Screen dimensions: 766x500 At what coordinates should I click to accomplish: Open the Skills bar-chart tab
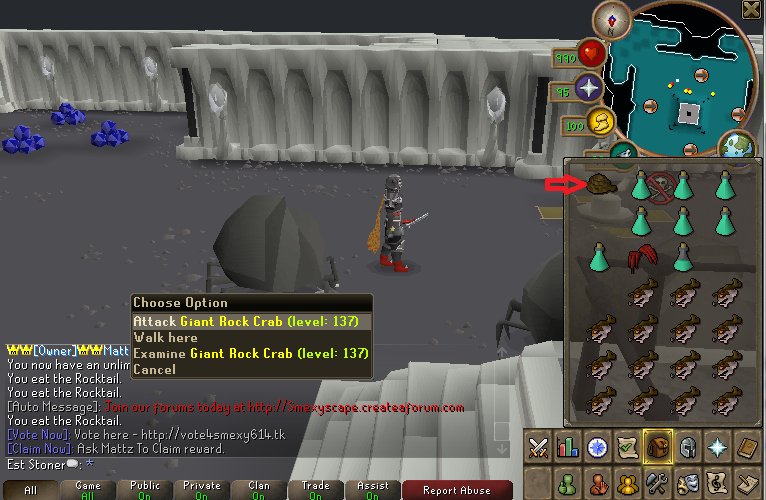click(x=568, y=447)
